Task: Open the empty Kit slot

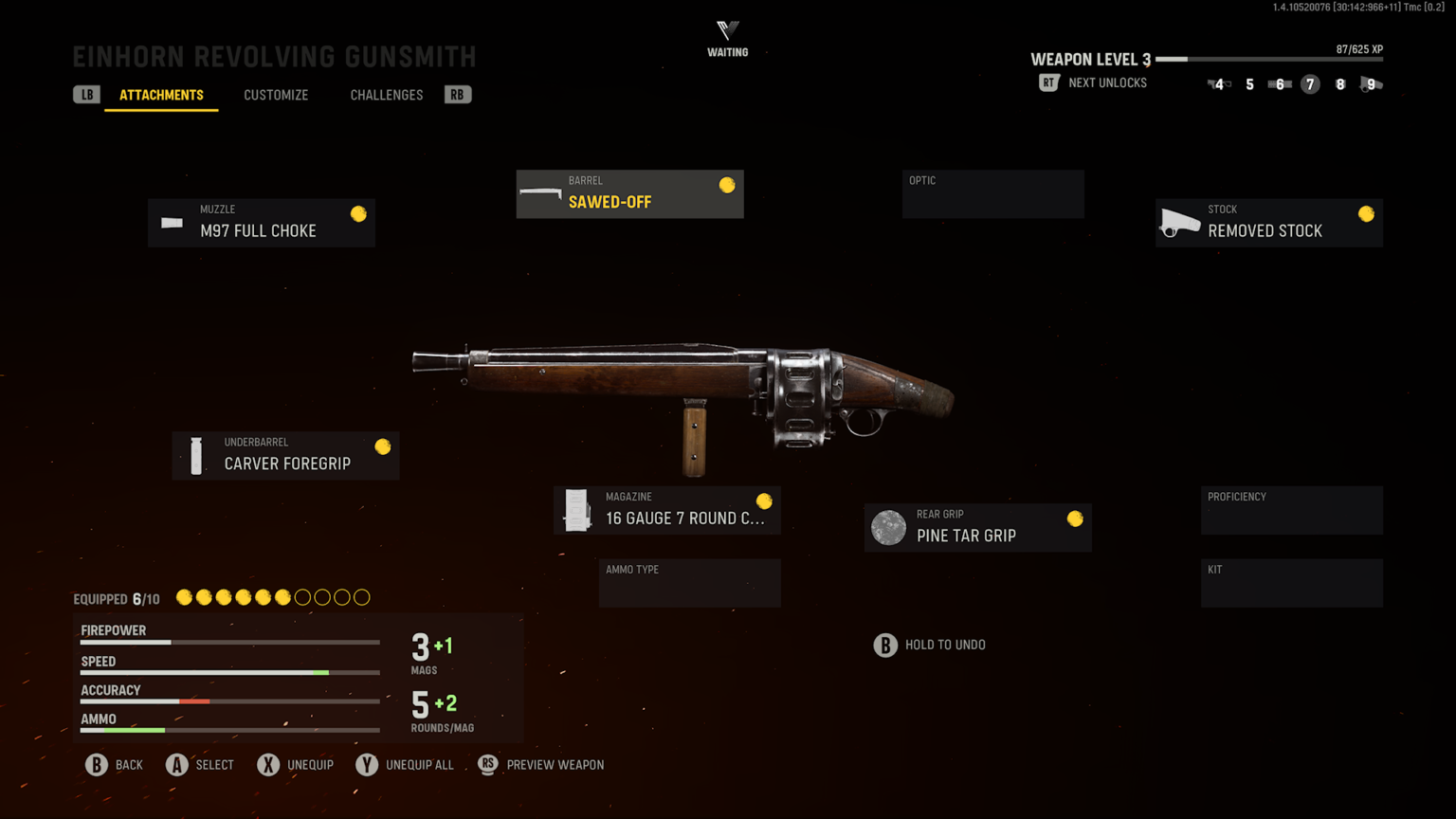Action: [1291, 583]
